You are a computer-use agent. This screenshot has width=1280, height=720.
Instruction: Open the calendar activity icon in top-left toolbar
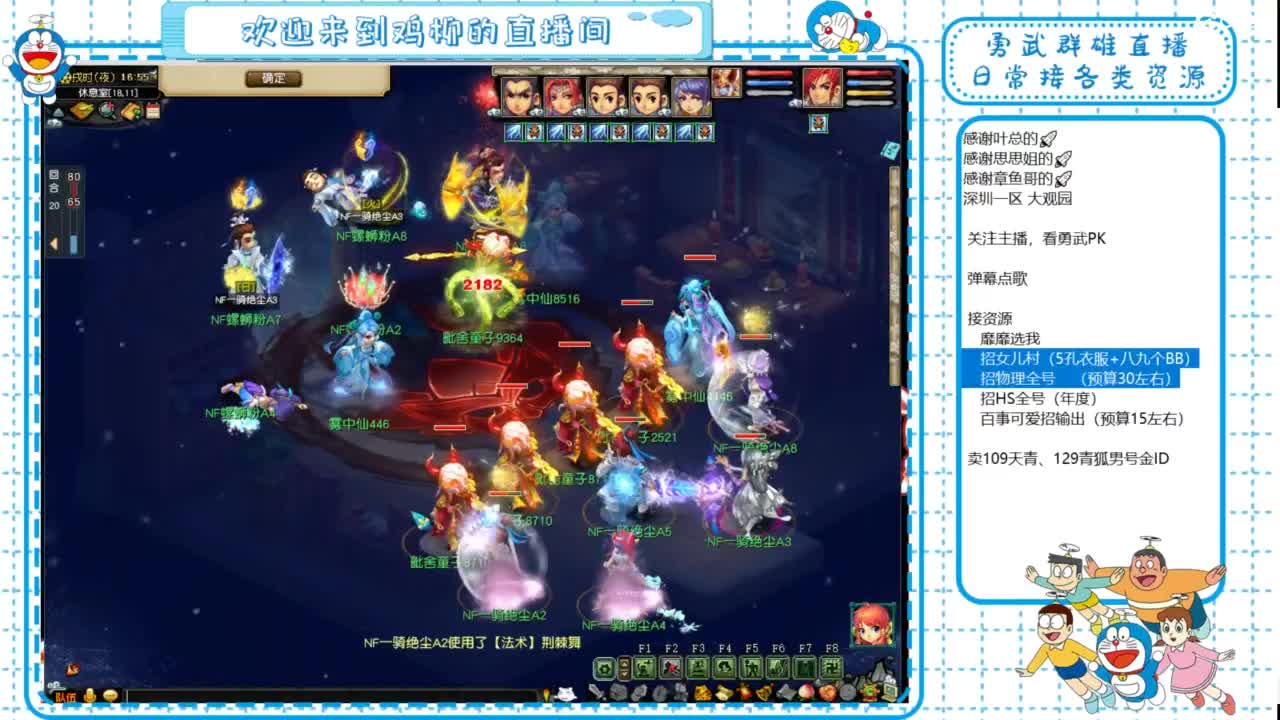tap(152, 111)
